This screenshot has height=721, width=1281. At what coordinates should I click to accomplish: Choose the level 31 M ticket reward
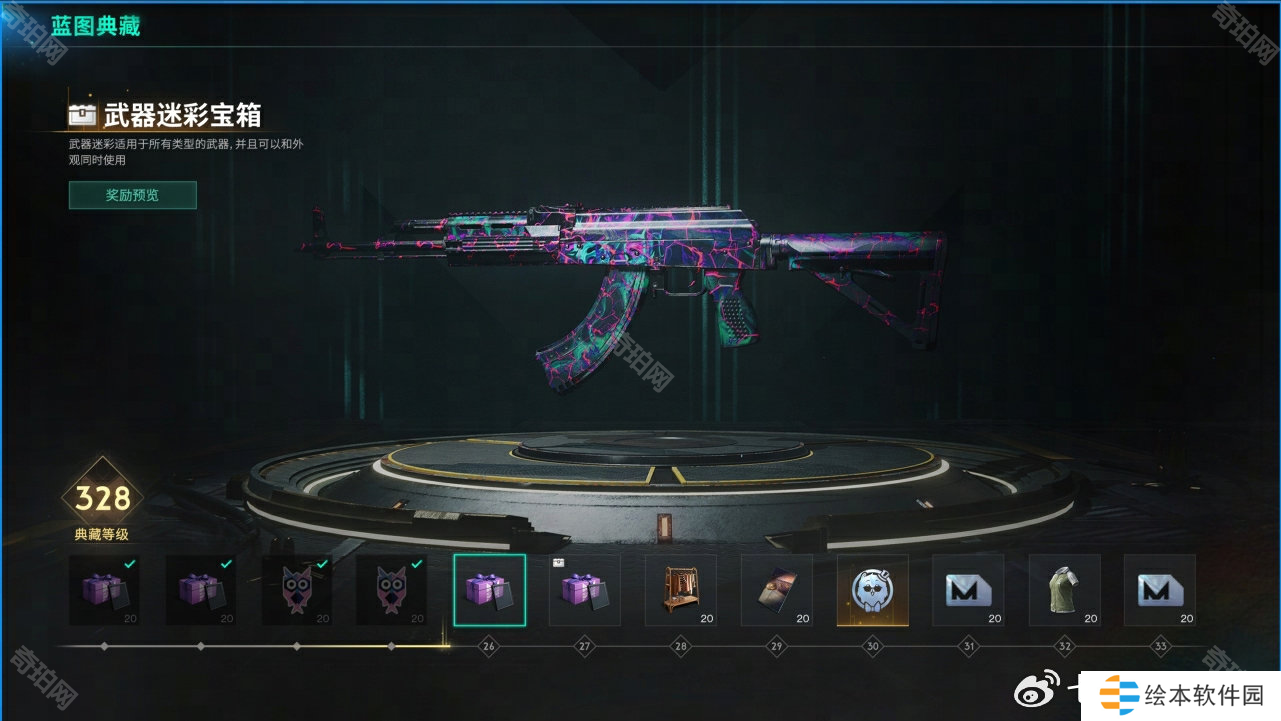point(968,590)
